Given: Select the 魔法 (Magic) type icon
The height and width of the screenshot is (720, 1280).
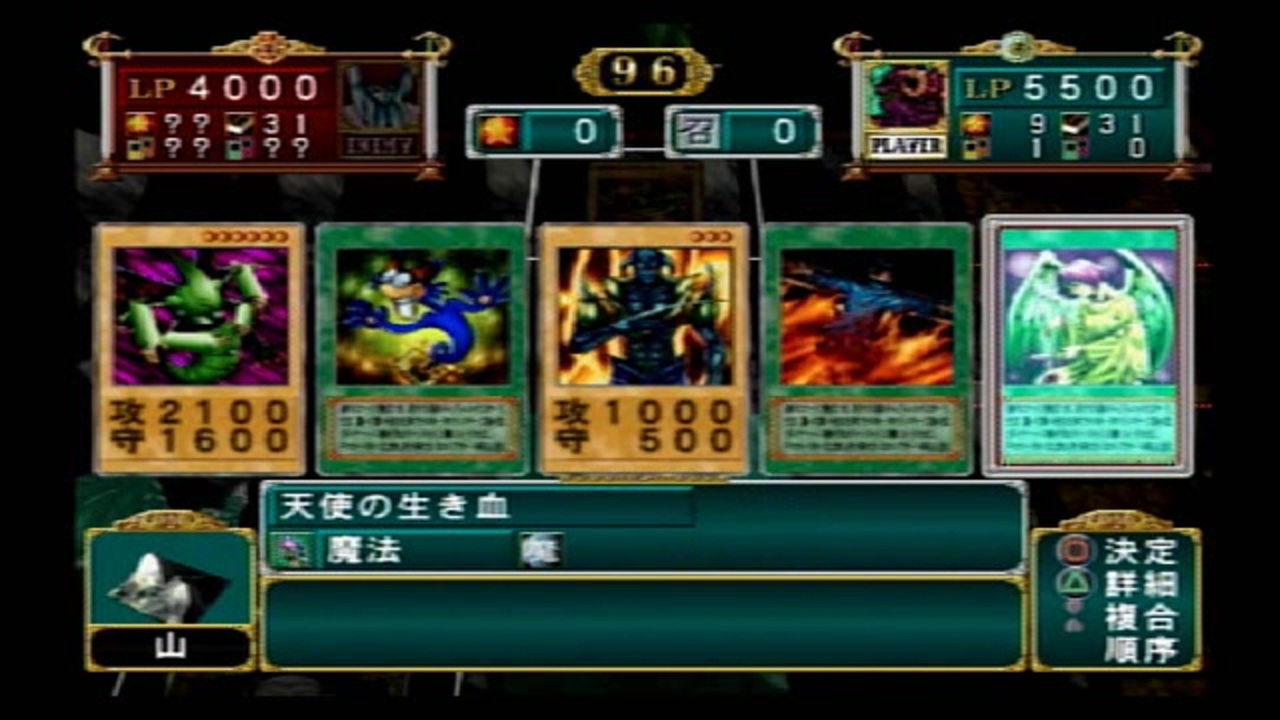Looking at the screenshot, I should coord(291,549).
